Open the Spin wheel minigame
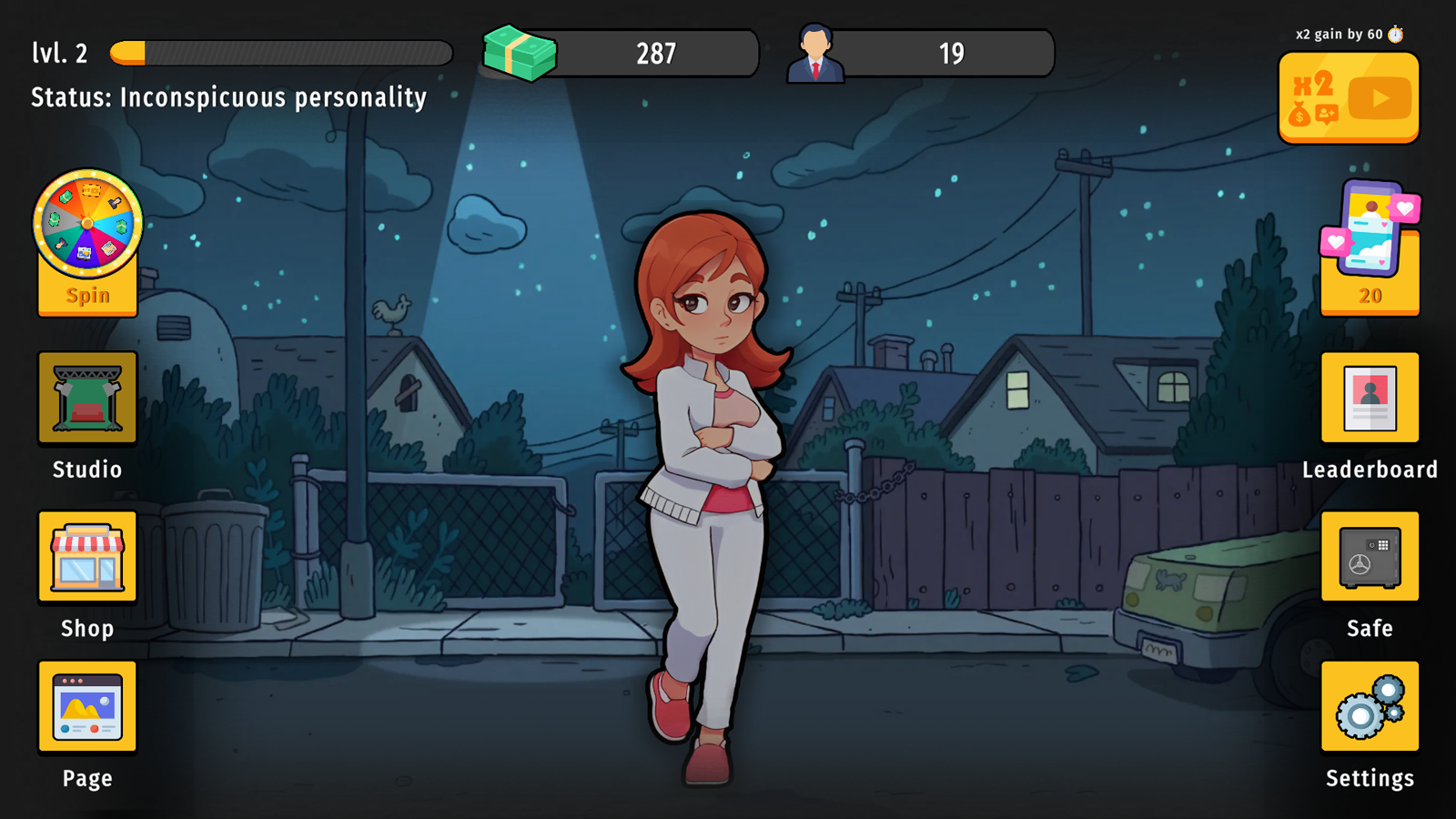The height and width of the screenshot is (819, 1456). pos(86,227)
